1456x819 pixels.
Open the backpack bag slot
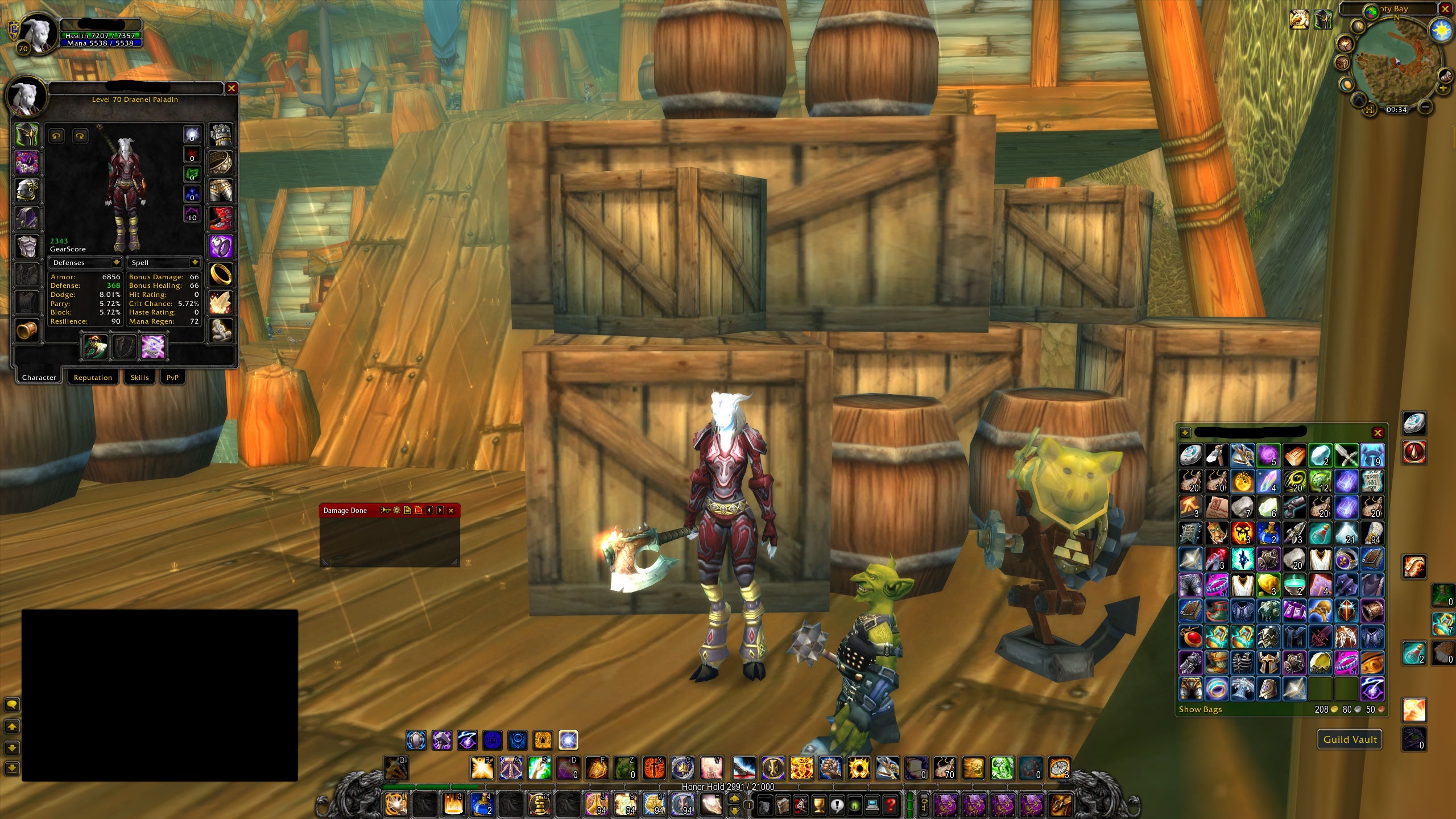[x=1060, y=805]
